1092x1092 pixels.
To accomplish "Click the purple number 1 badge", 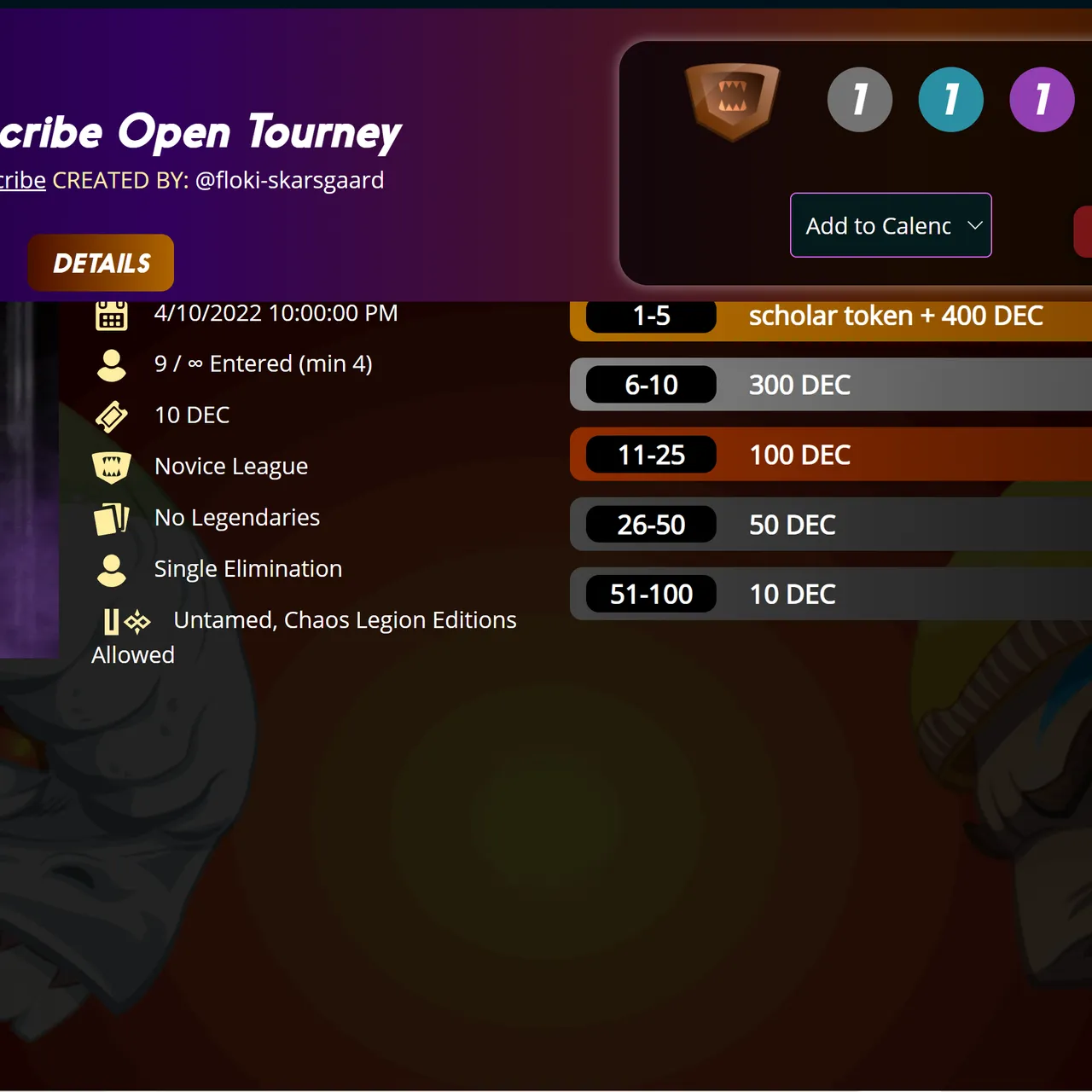I will coord(1041,98).
